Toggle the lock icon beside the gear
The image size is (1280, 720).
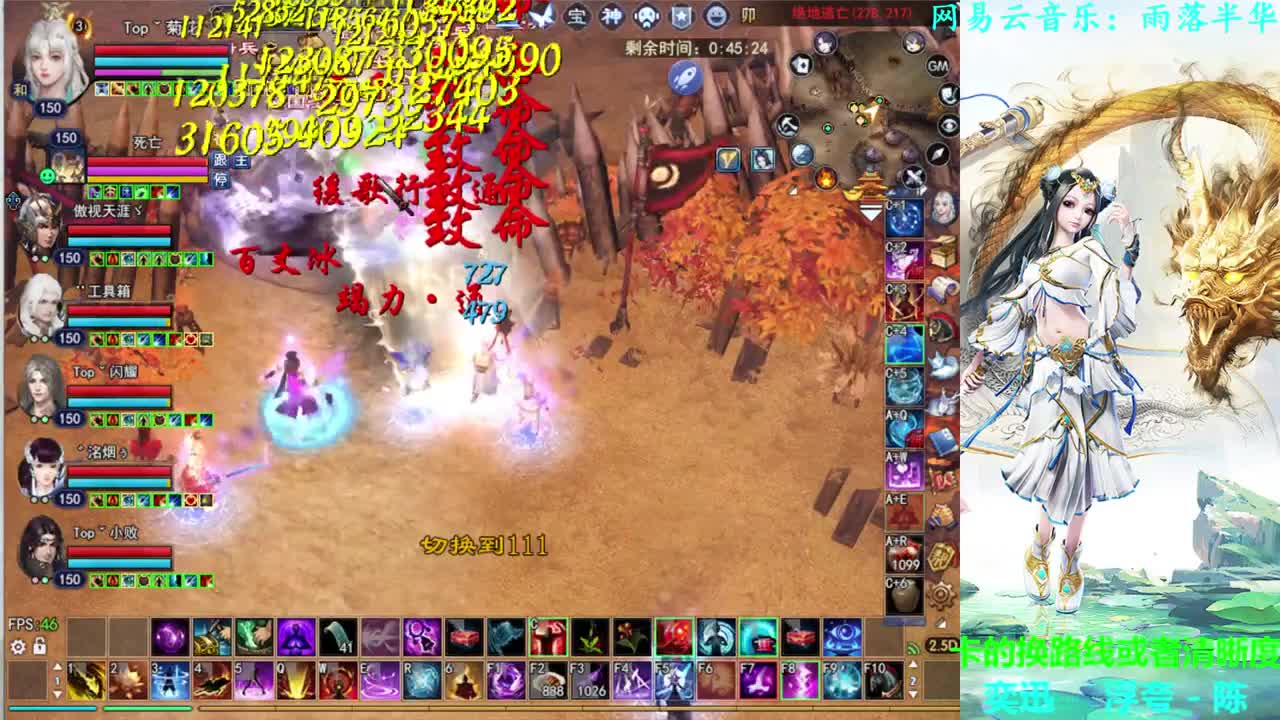[x=38, y=647]
